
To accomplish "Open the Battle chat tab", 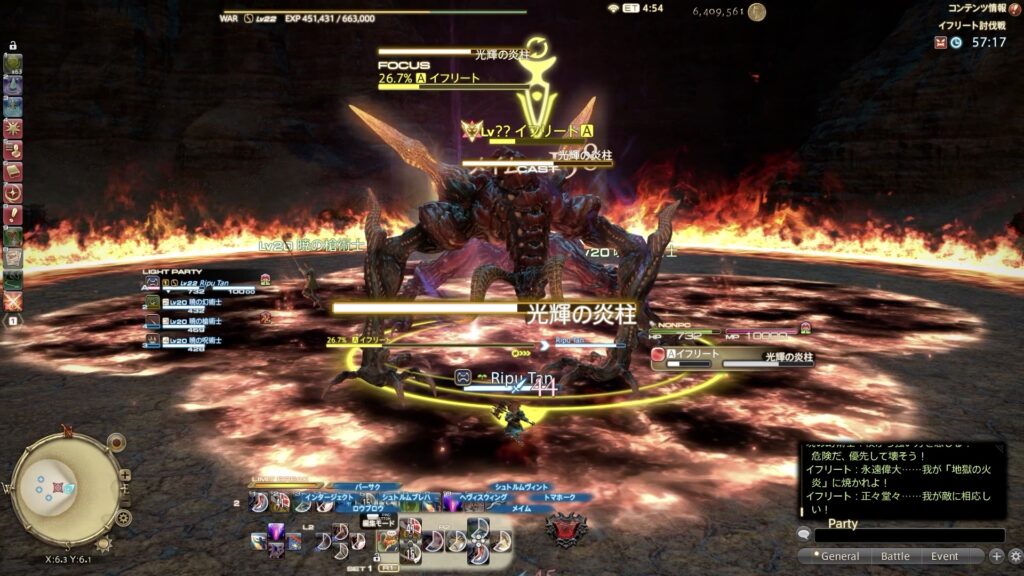I will (895, 556).
